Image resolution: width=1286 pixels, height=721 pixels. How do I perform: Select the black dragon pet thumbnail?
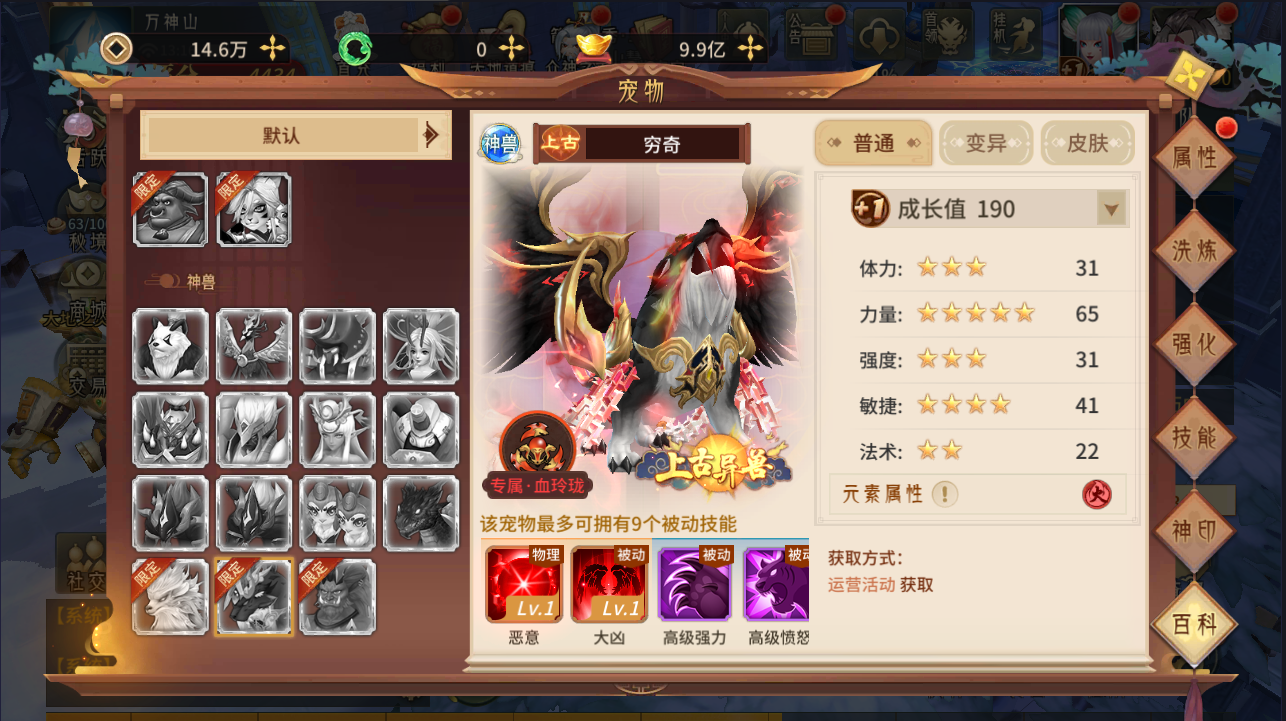click(x=421, y=514)
